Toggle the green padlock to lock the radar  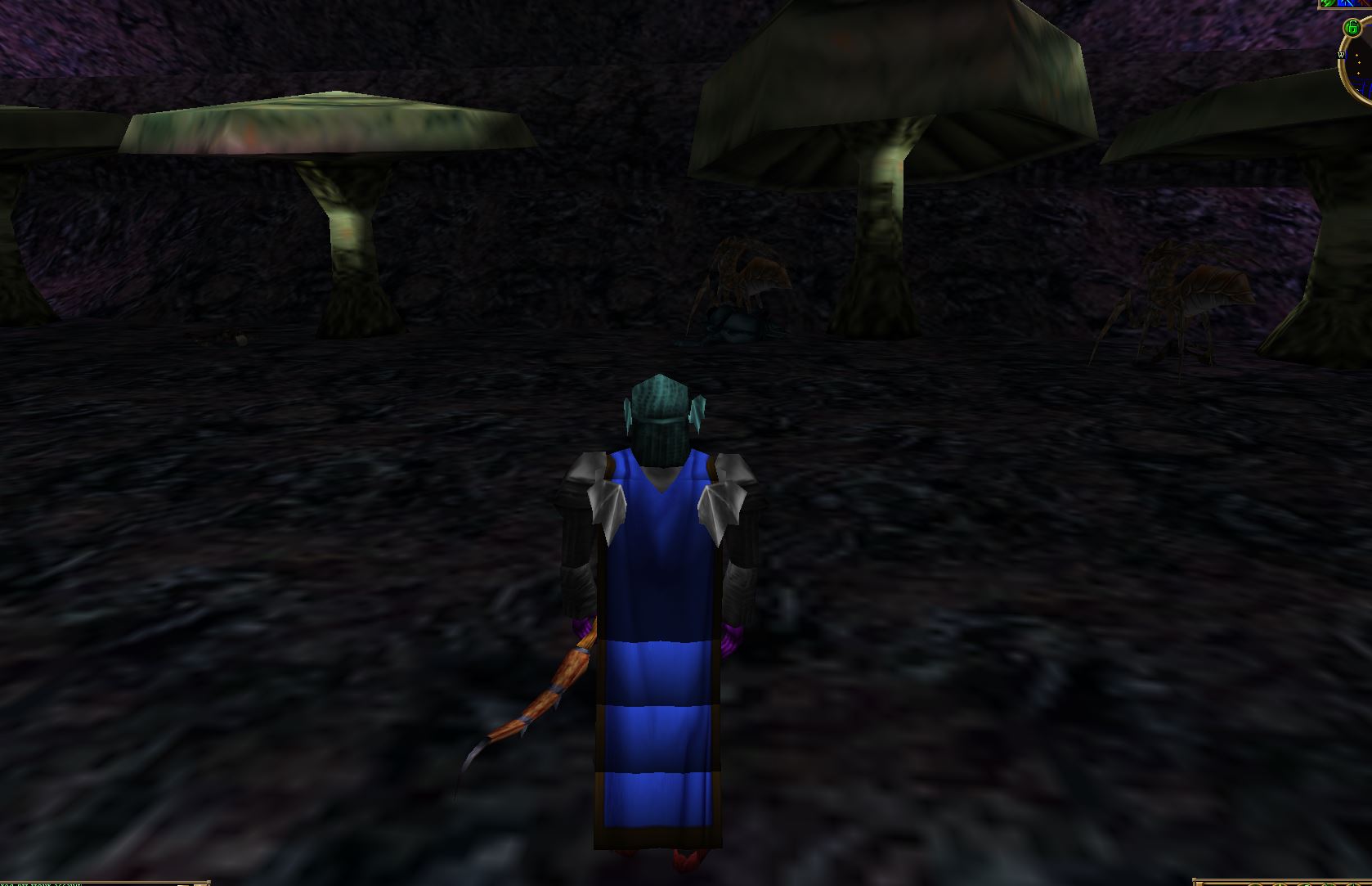[1352, 26]
